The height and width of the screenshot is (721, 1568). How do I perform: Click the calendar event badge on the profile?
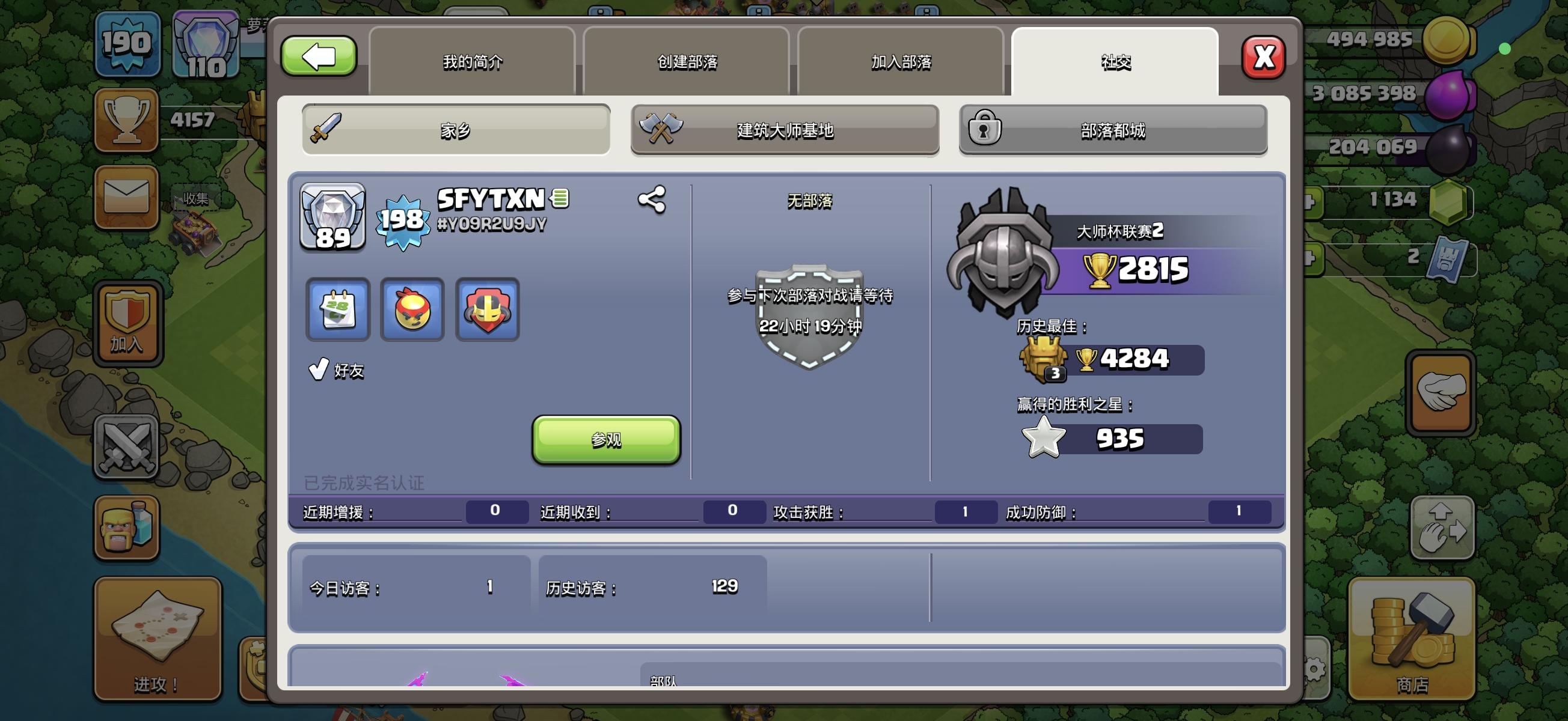[x=337, y=310]
